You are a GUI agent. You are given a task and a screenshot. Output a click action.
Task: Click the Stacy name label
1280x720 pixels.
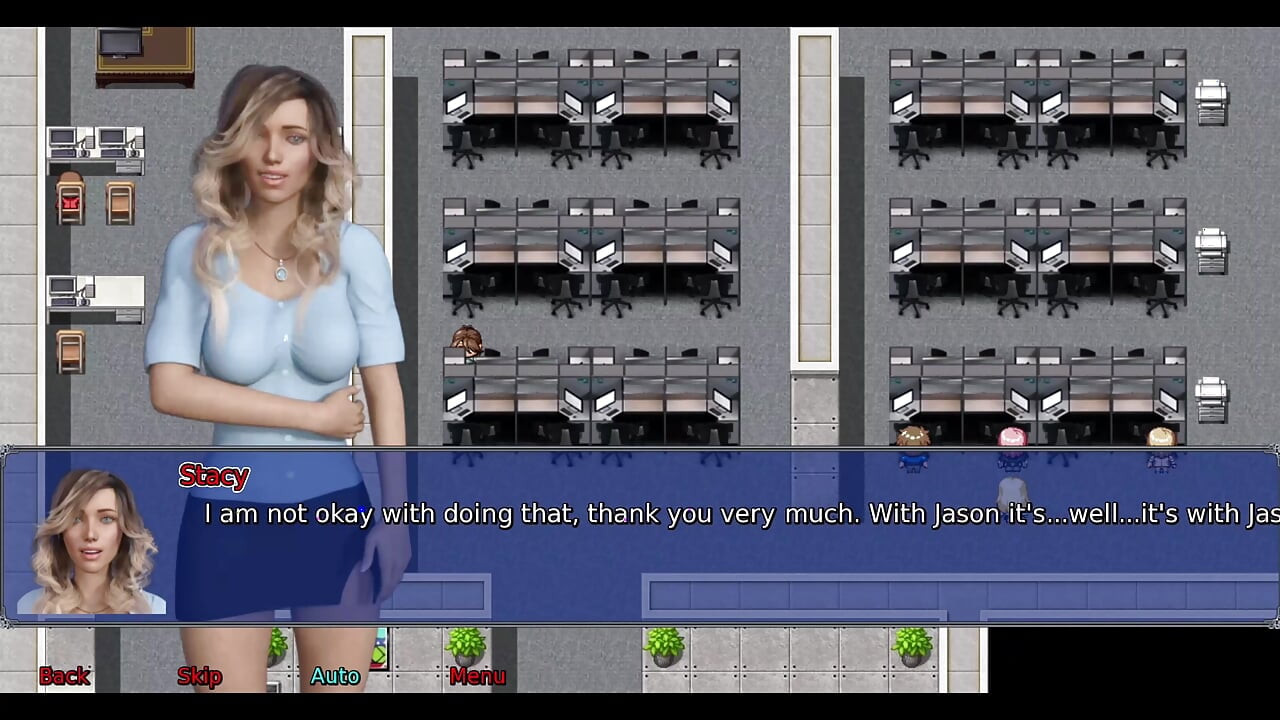pos(213,476)
